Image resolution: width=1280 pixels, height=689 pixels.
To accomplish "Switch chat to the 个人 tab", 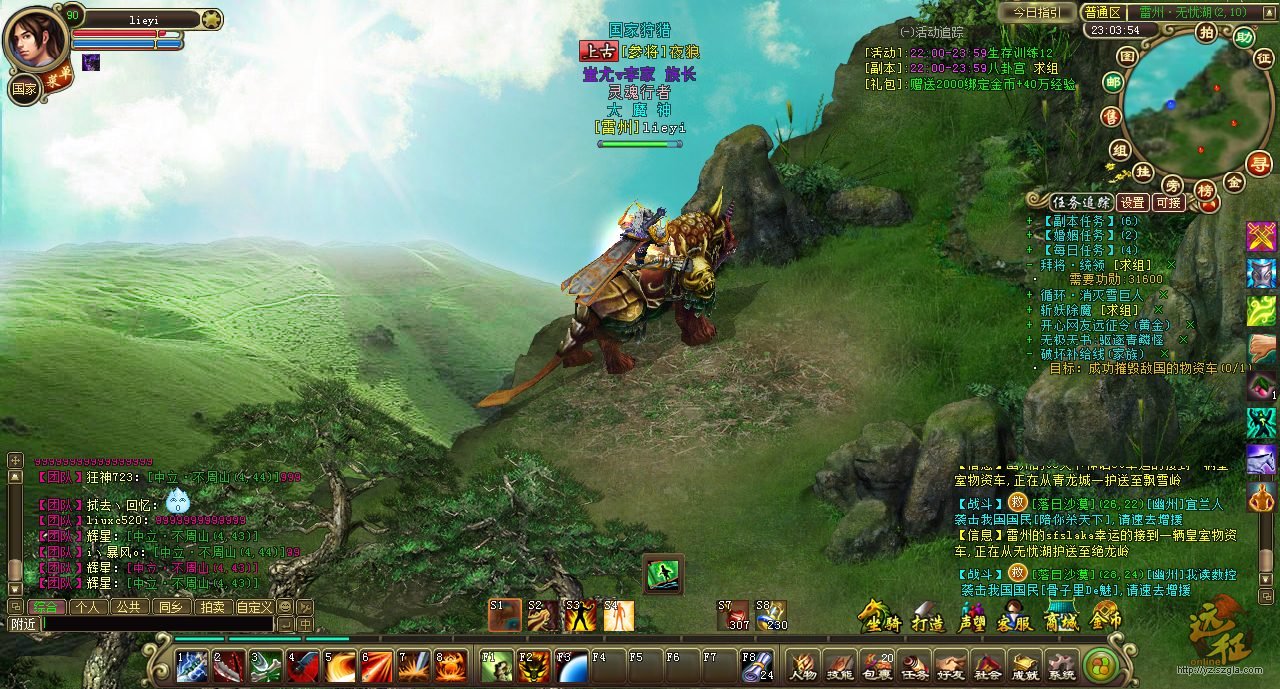I will coord(87,607).
